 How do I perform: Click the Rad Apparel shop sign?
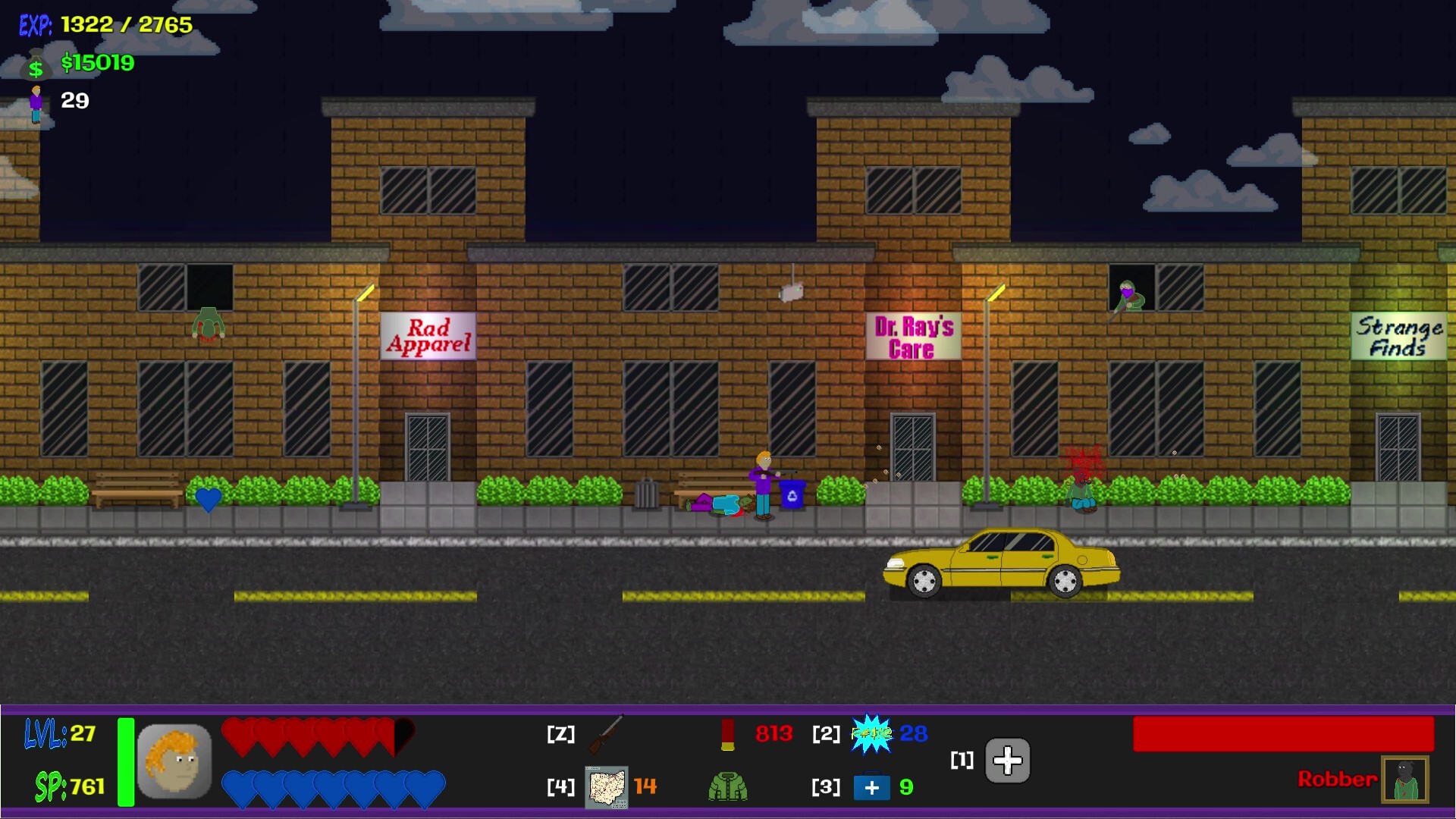[x=428, y=336]
